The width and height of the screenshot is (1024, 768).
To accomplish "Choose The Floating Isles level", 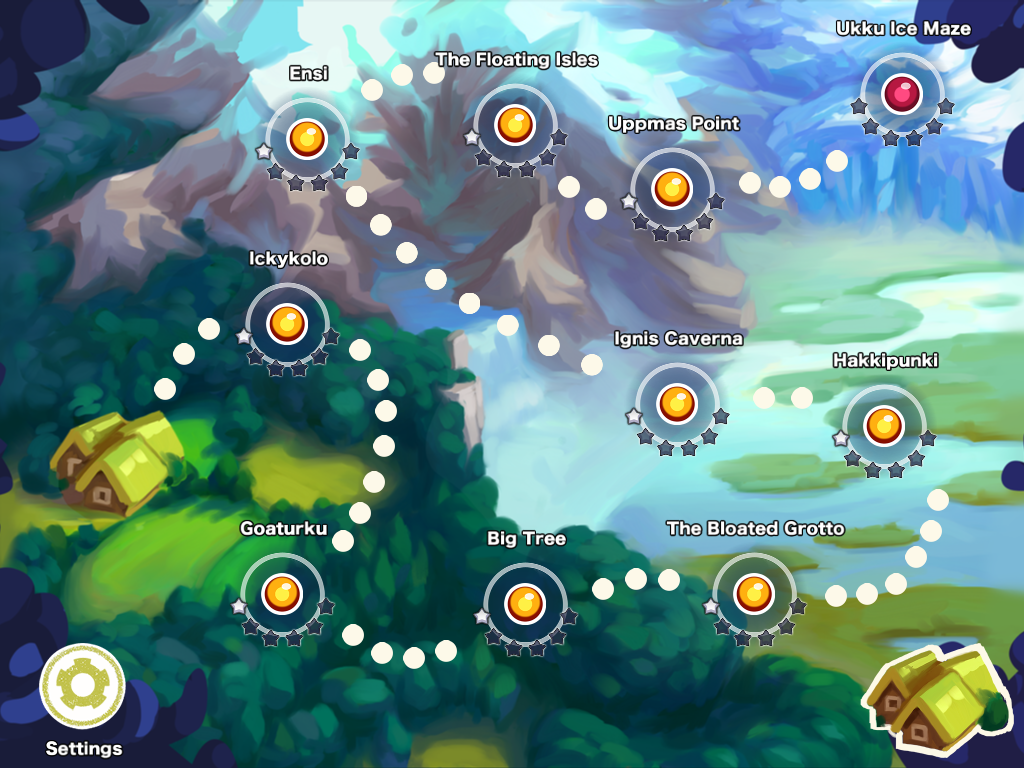I will coord(515,125).
